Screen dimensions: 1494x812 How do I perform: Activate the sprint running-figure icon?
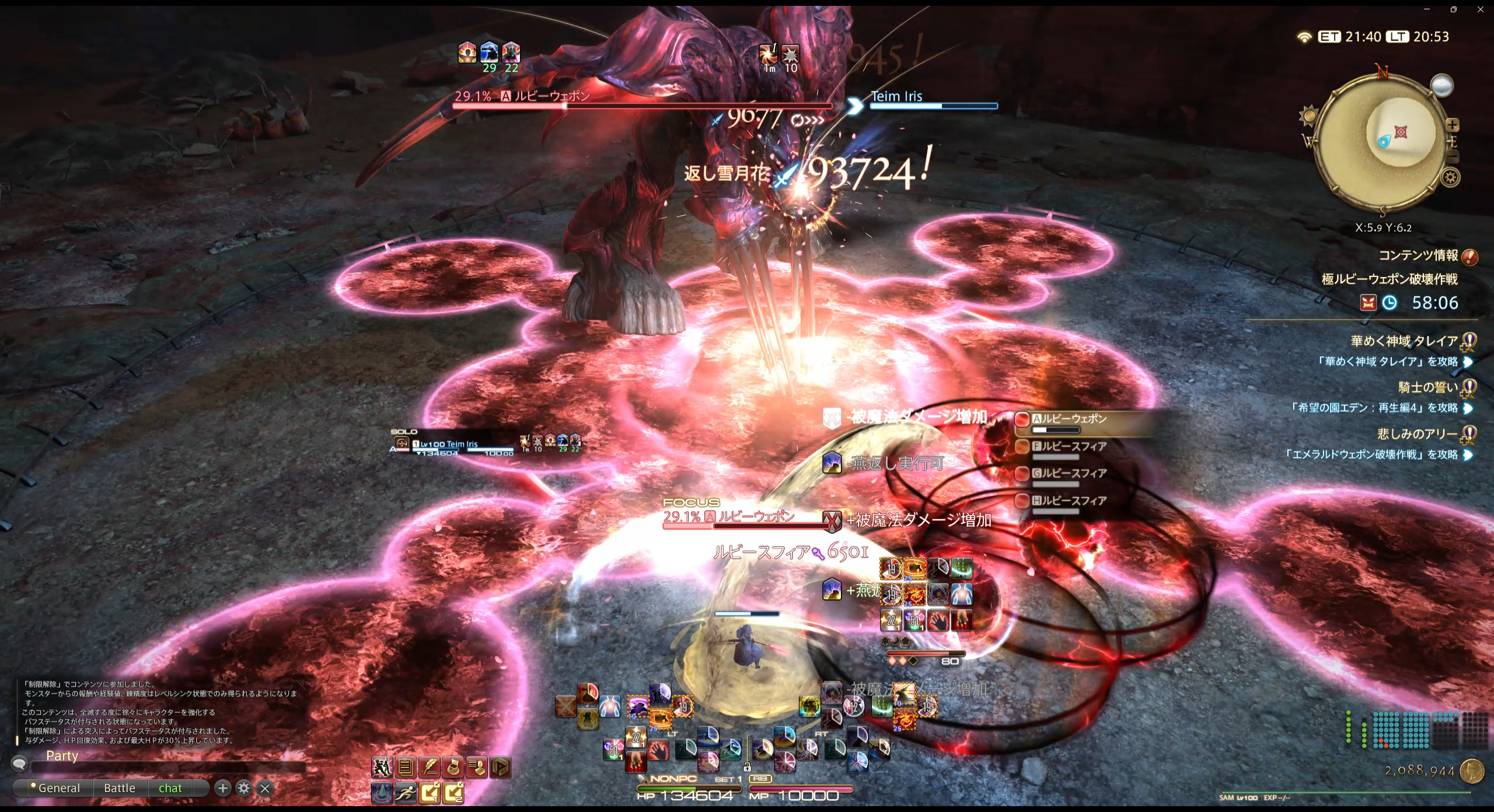click(406, 792)
